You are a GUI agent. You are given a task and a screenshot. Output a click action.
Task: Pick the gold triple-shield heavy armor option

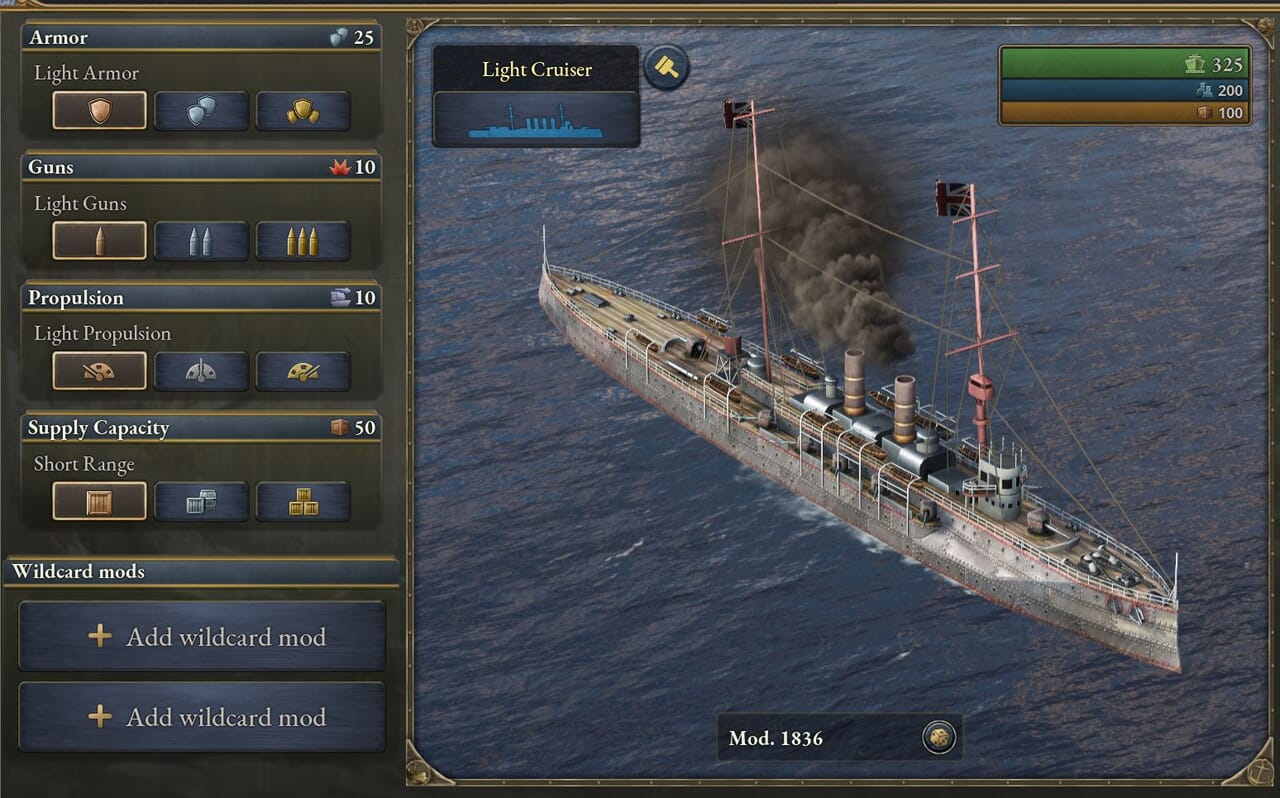click(303, 111)
